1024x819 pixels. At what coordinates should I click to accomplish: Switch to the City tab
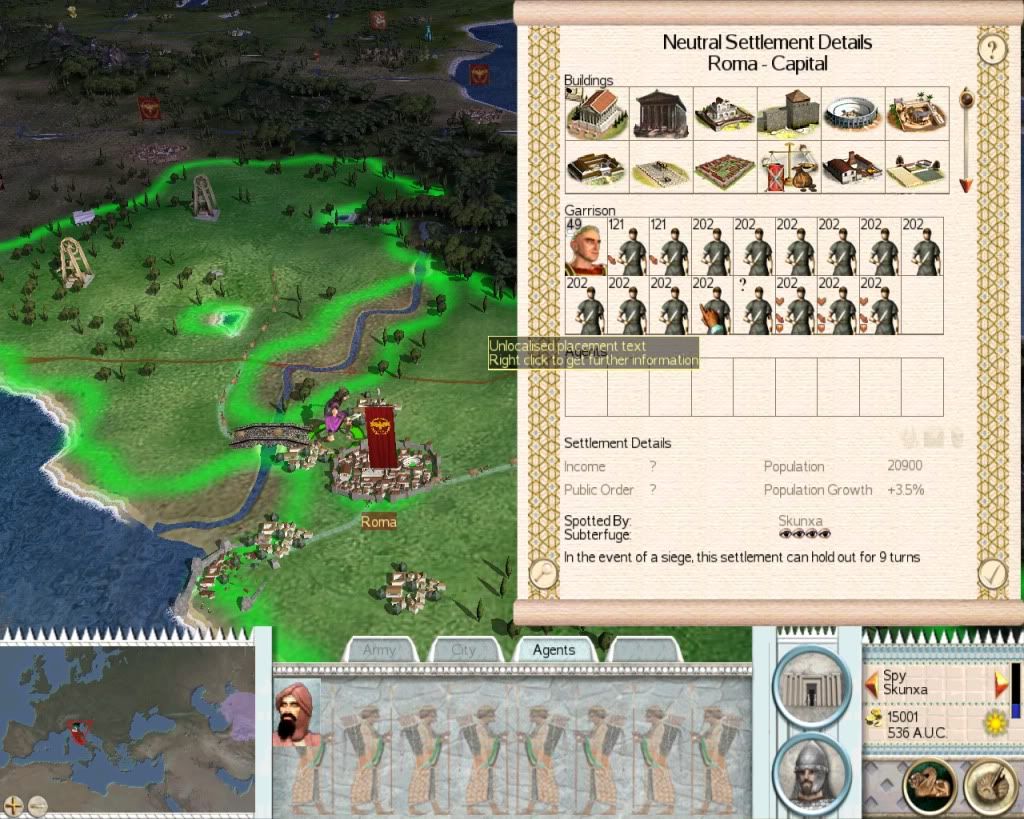(464, 650)
